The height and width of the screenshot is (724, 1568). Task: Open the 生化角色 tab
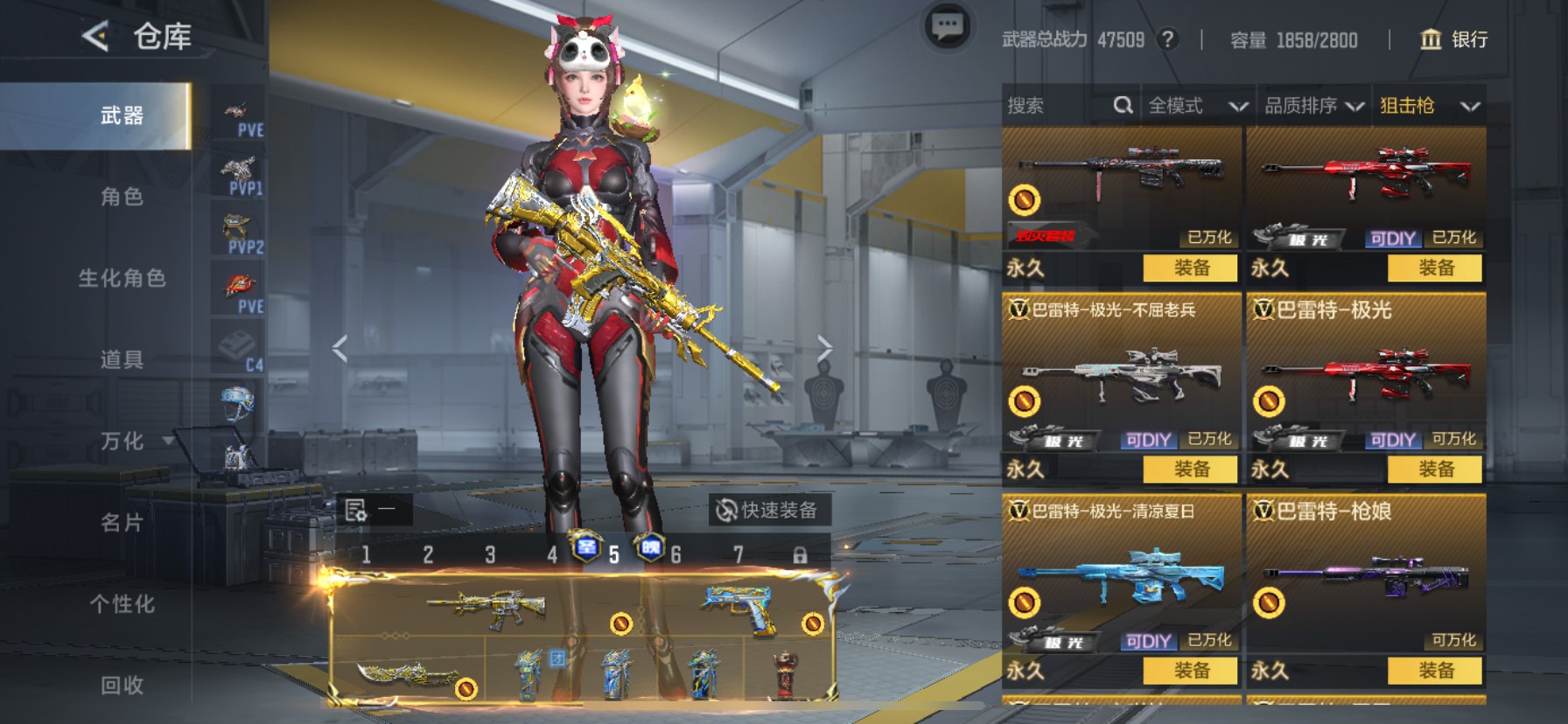[122, 278]
